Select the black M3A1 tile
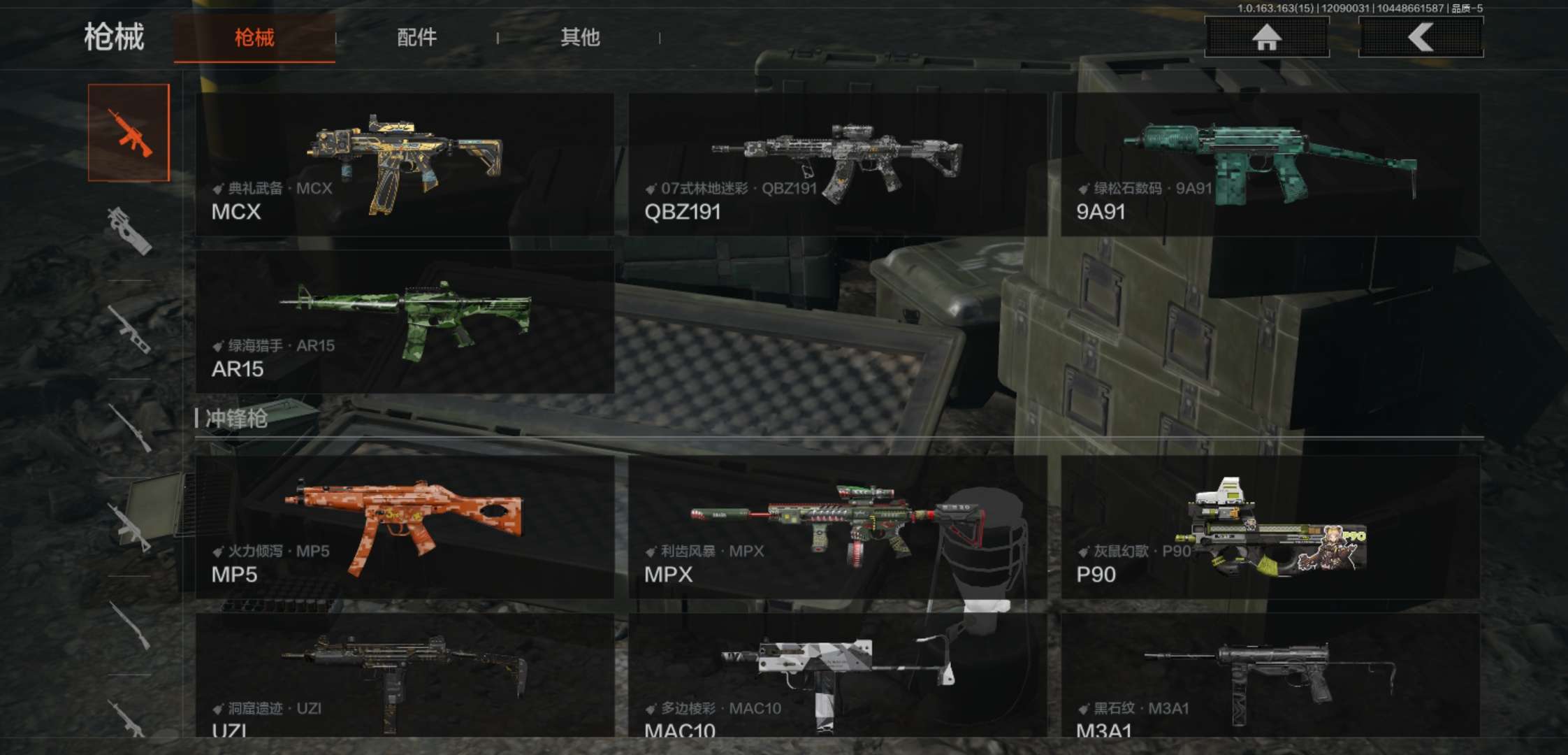Screen dimensions: 1568x755 pyautogui.click(x=1270, y=675)
